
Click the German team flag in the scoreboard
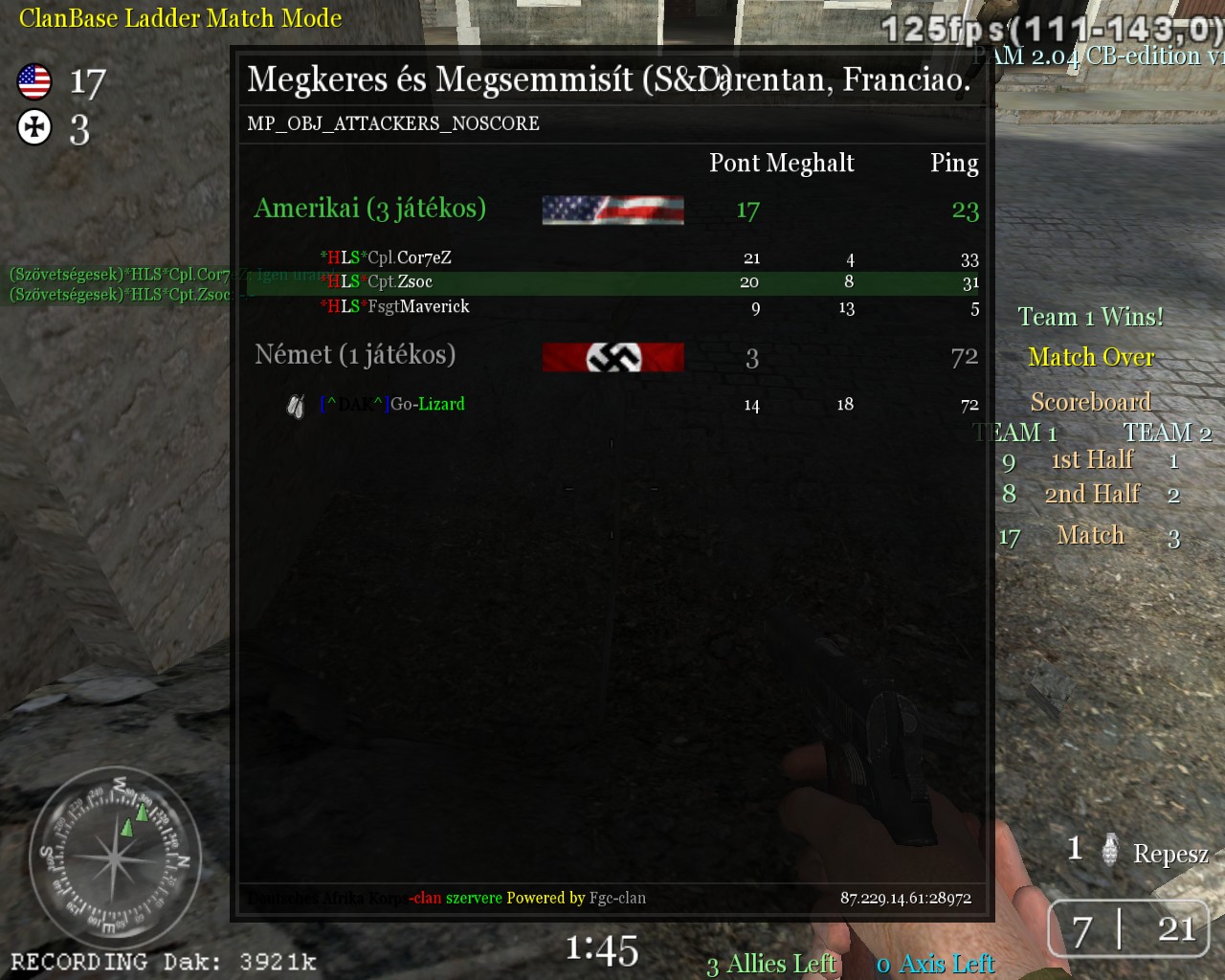612,357
